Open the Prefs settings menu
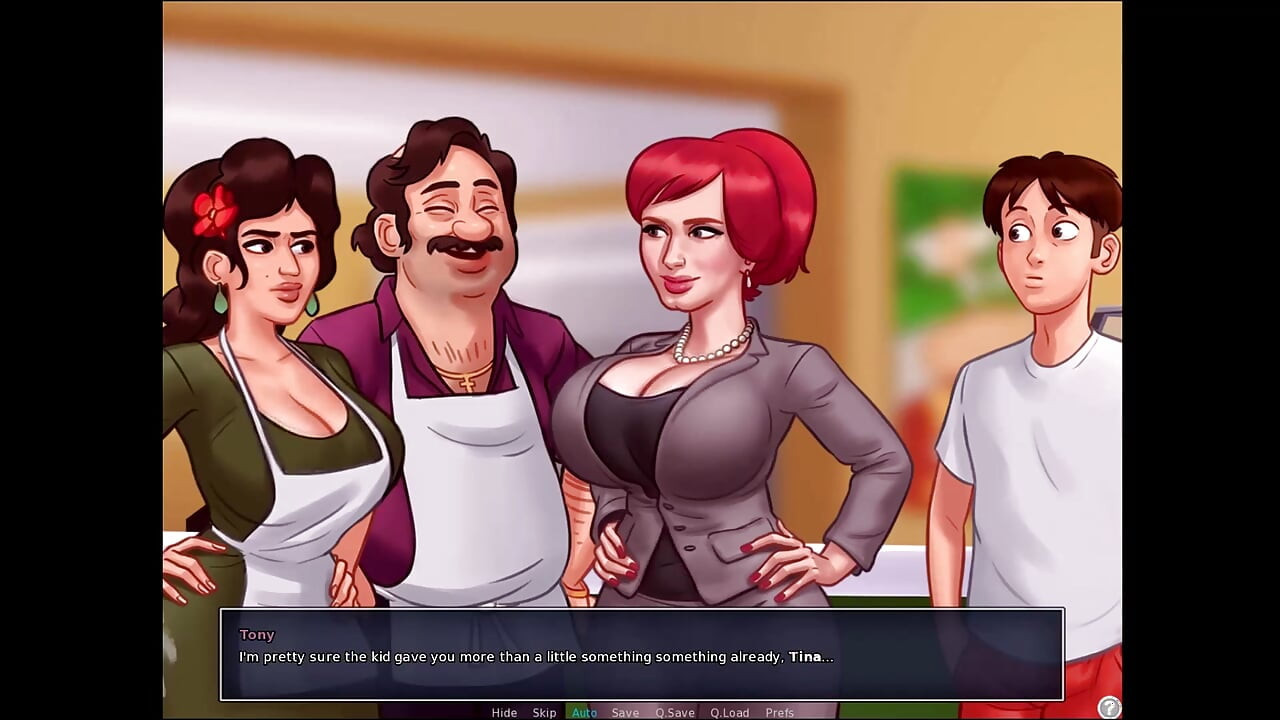The width and height of the screenshot is (1280, 720). [x=779, y=713]
